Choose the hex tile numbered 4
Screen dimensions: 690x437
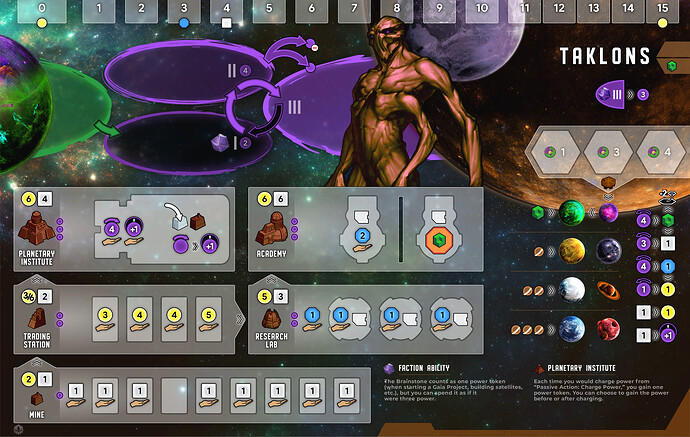tap(659, 152)
